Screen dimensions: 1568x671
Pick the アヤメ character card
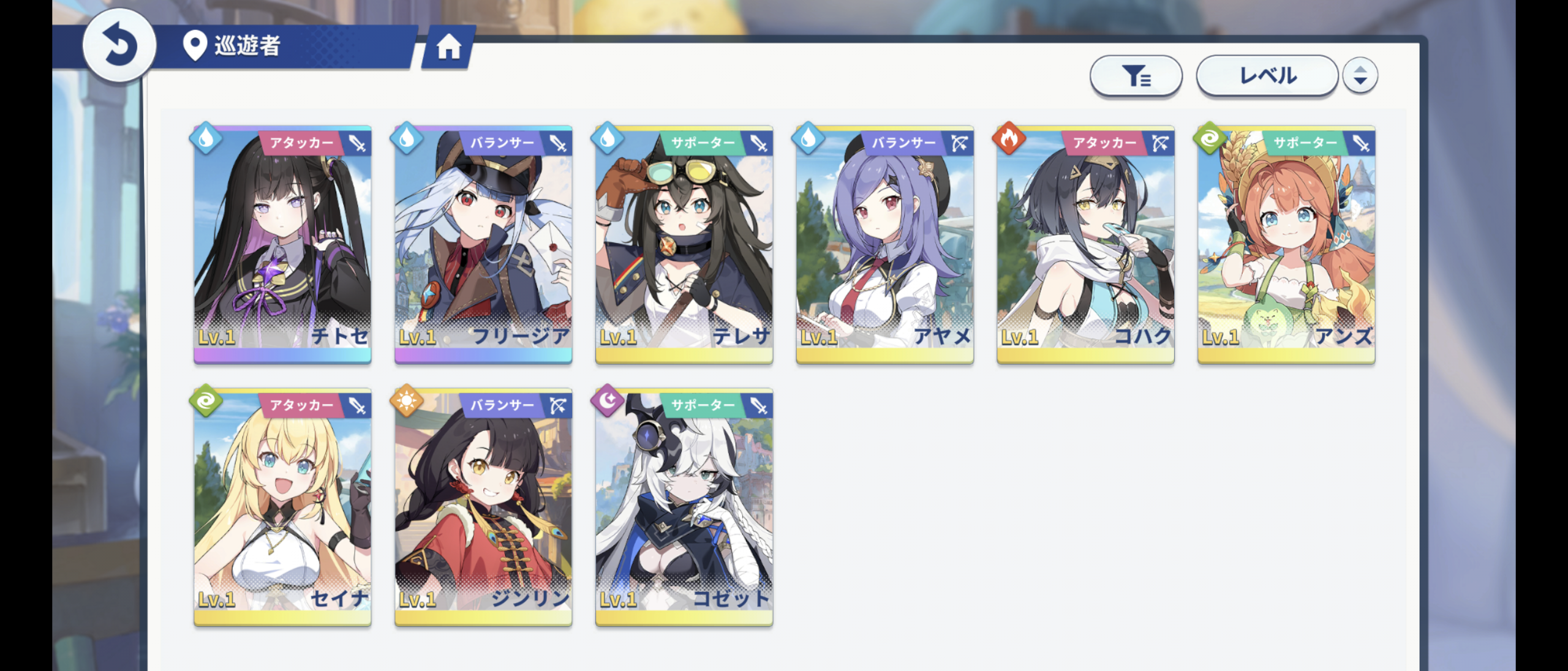coord(884,245)
